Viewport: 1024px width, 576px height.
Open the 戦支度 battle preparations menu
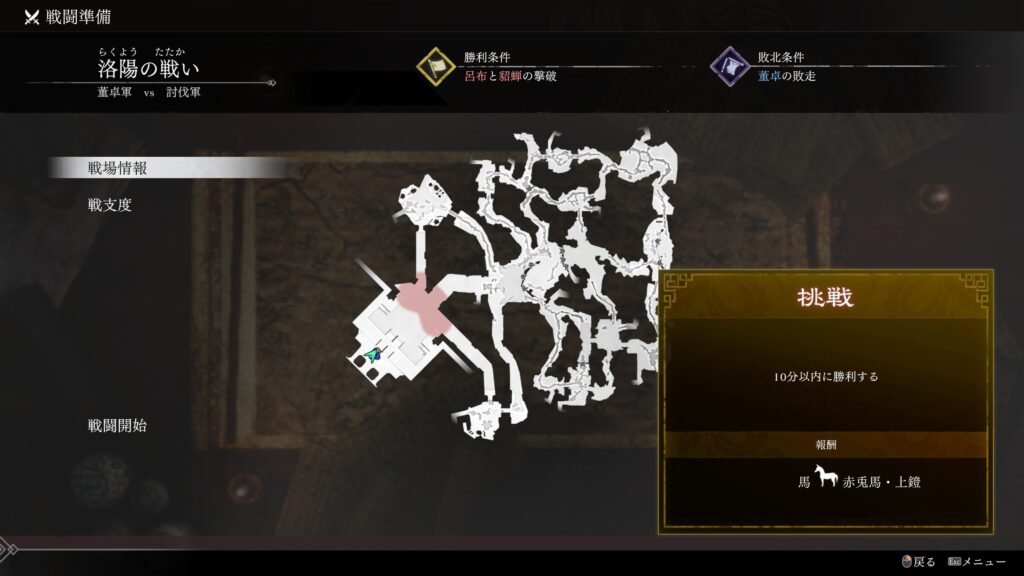[x=110, y=205]
